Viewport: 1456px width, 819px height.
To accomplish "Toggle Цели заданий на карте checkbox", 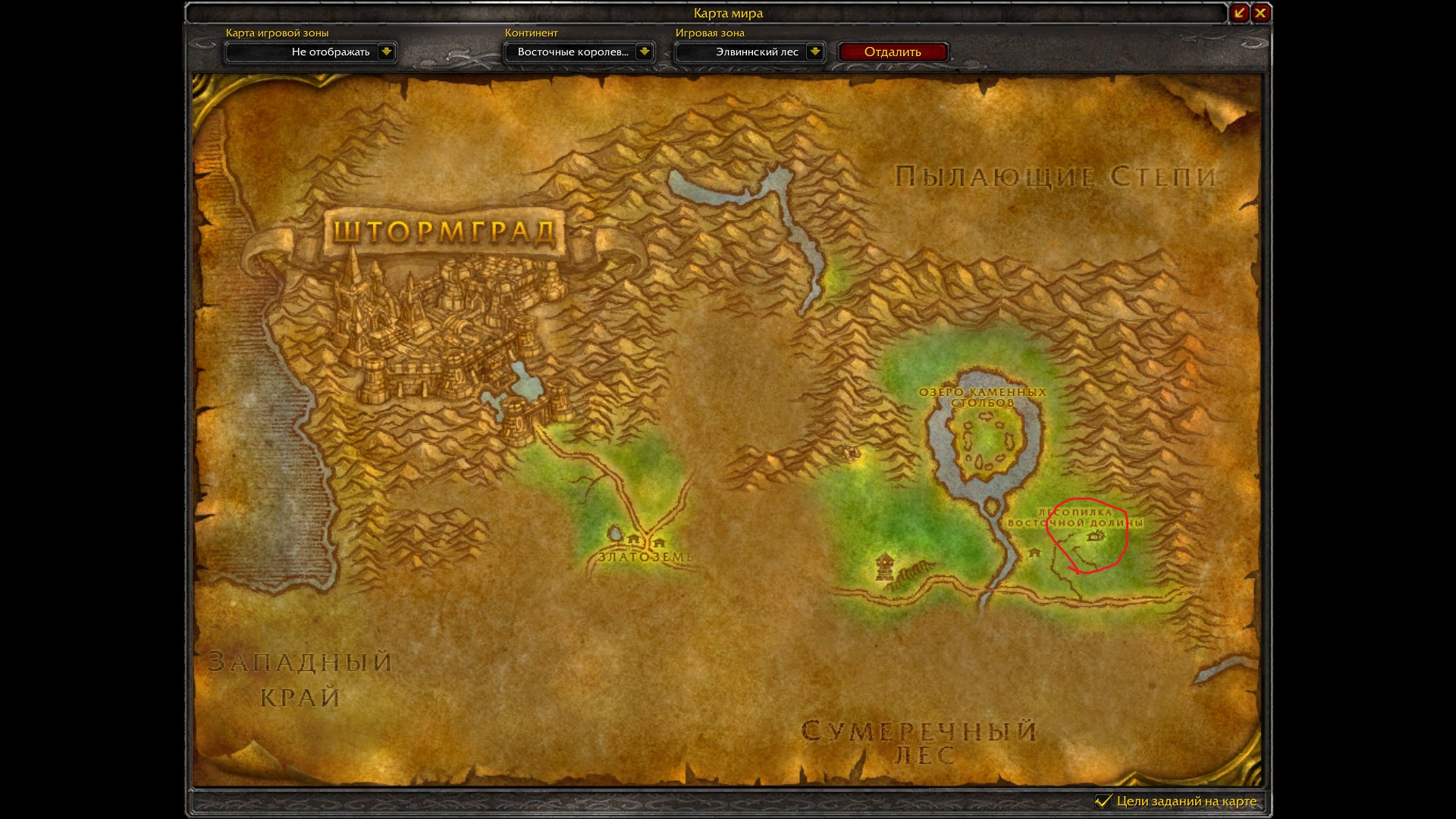I will (x=1103, y=801).
